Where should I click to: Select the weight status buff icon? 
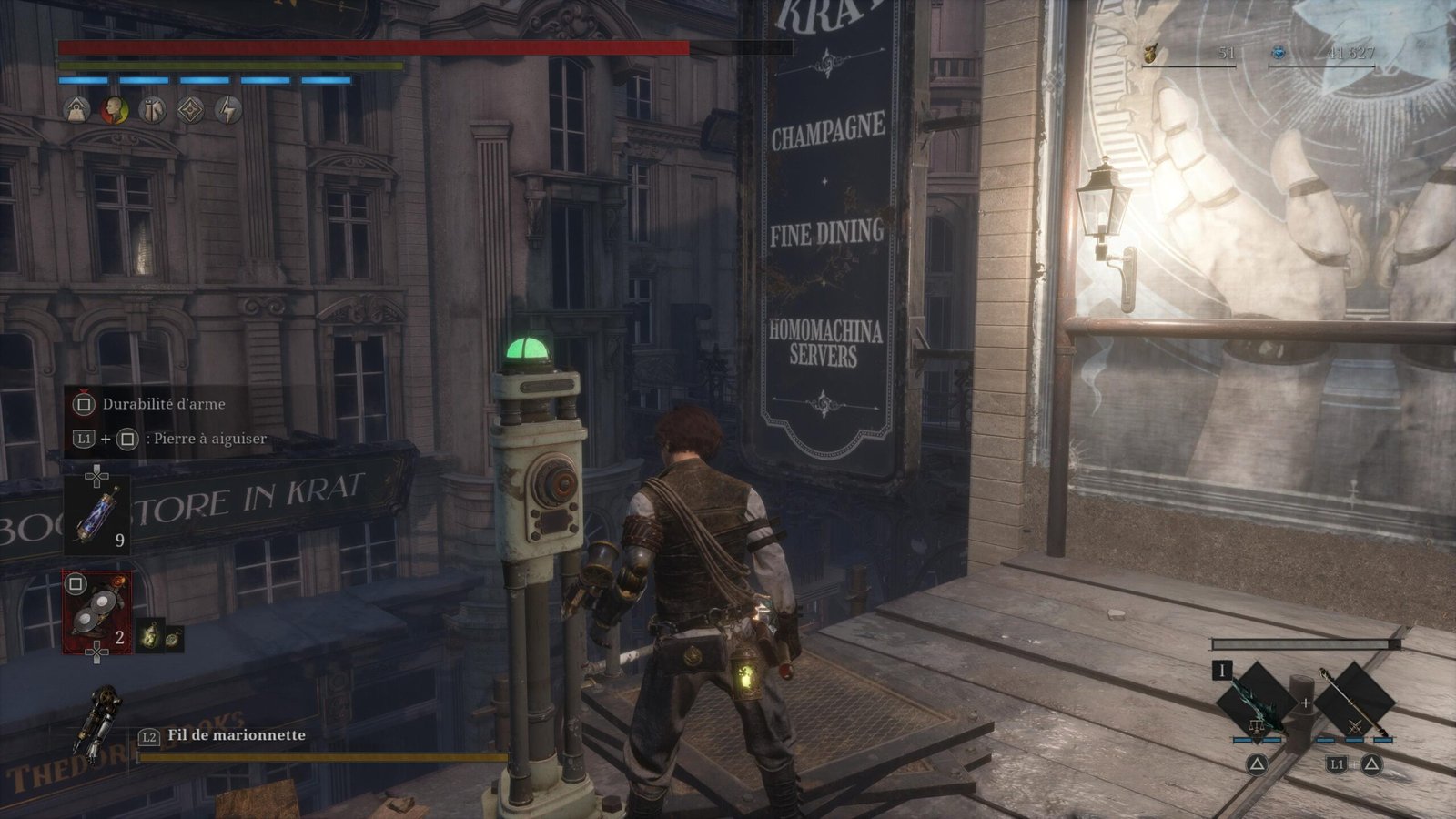click(76, 110)
